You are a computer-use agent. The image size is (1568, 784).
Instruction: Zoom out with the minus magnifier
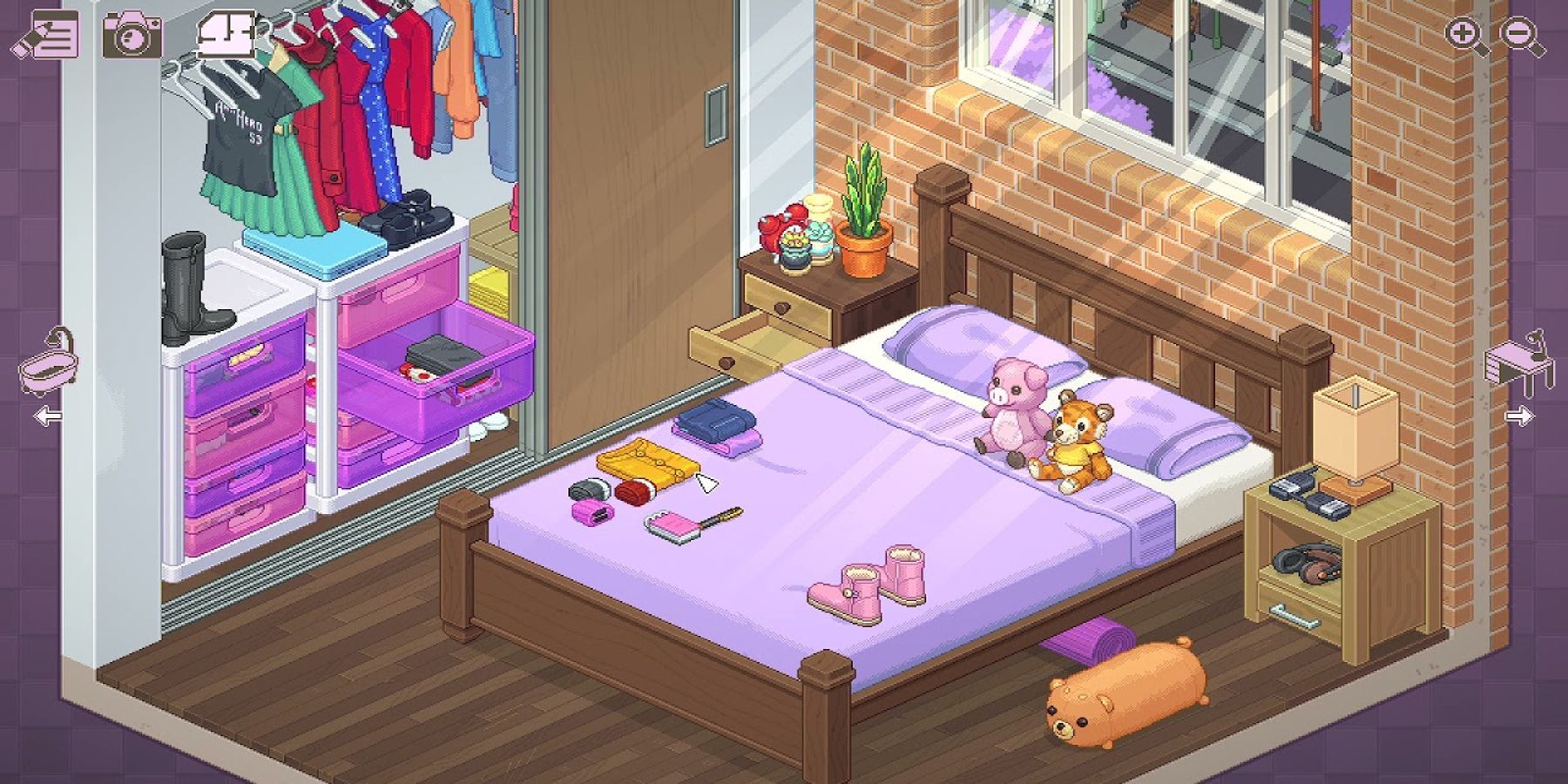[x=1521, y=37]
